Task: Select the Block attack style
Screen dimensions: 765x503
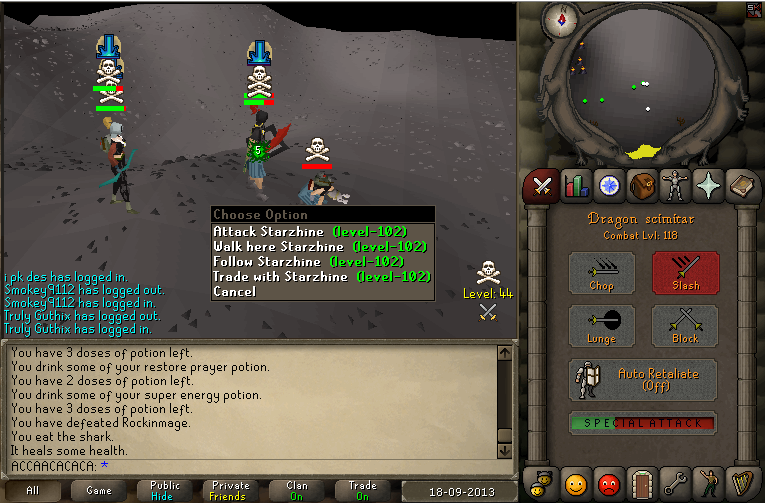Action: 685,327
